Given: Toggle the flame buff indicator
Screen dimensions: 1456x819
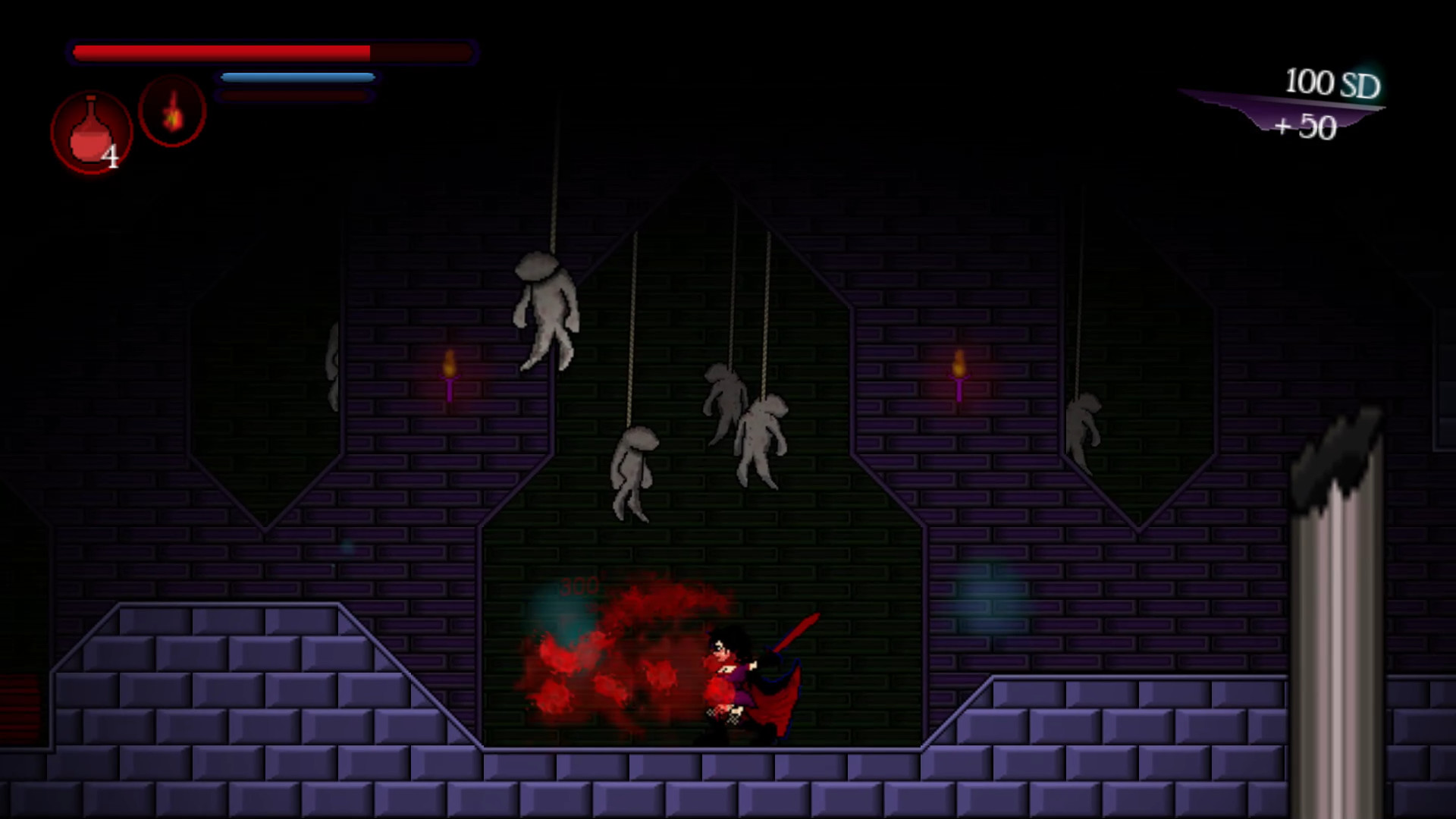Looking at the screenshot, I should [172, 111].
